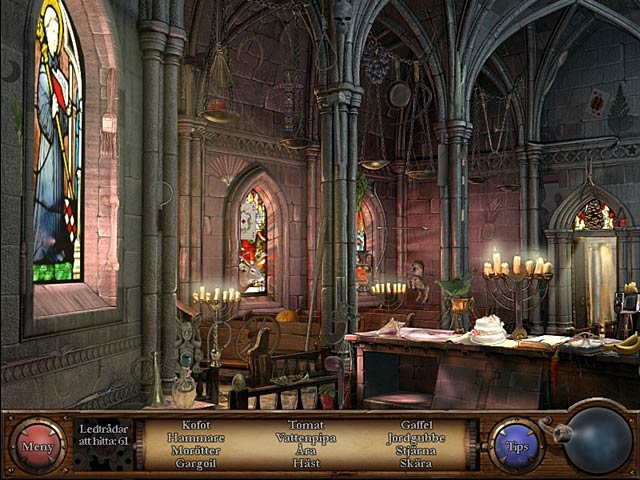Use the blue Tips hint button
The width and height of the screenshot is (640, 480).
point(517,445)
